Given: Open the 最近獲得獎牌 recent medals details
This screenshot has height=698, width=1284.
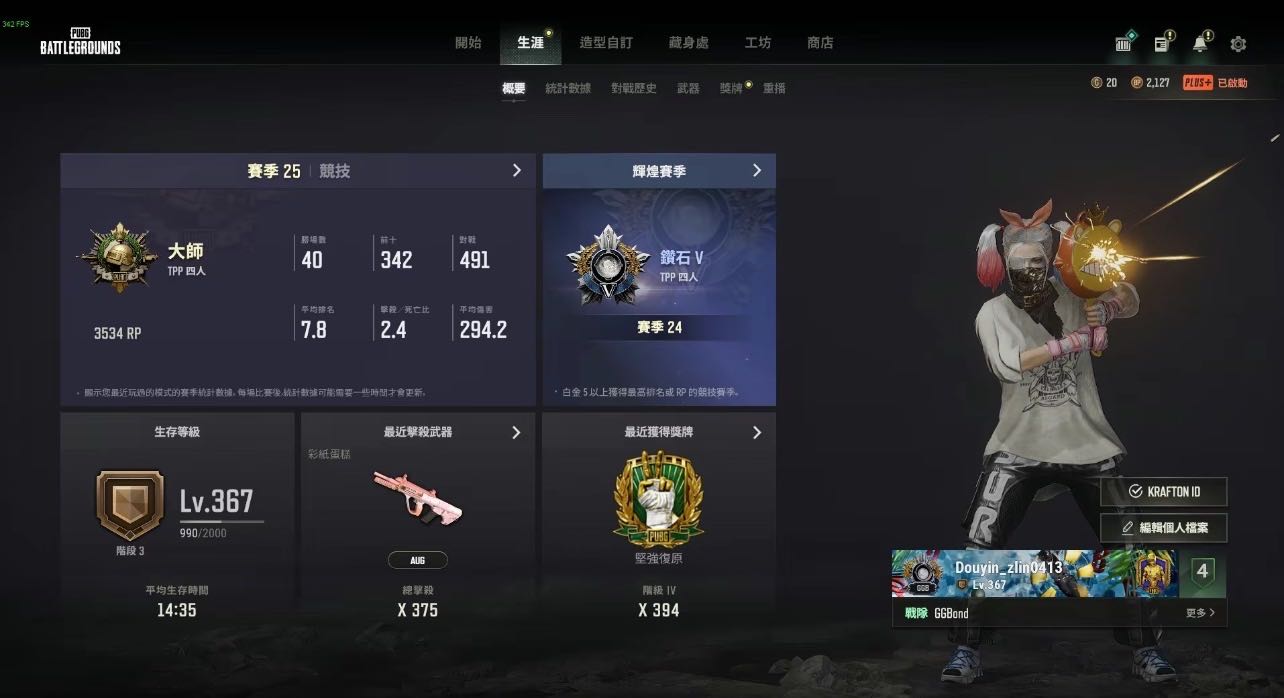Looking at the screenshot, I should tap(757, 432).
